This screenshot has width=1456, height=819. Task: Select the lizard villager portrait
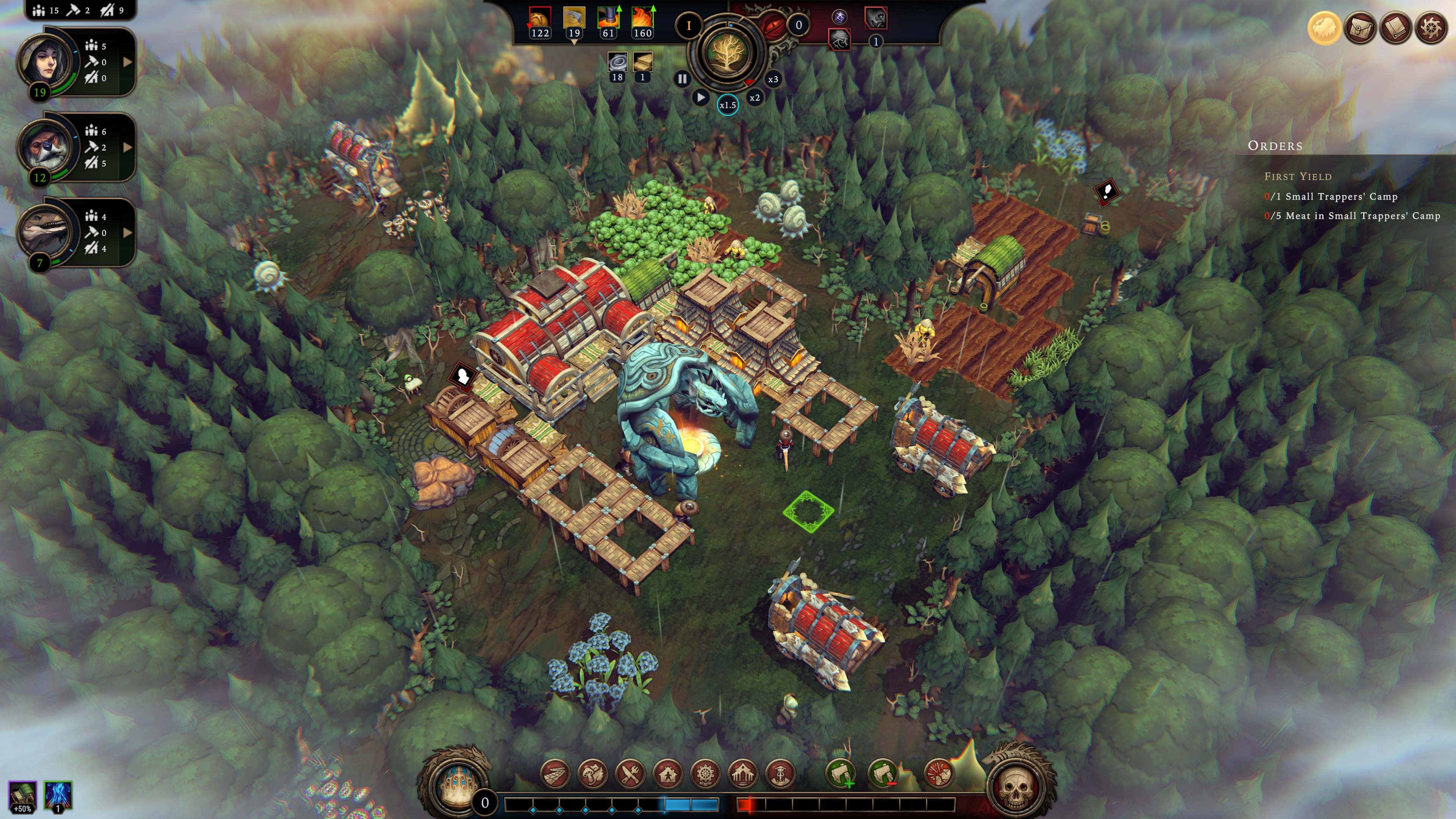point(46,232)
